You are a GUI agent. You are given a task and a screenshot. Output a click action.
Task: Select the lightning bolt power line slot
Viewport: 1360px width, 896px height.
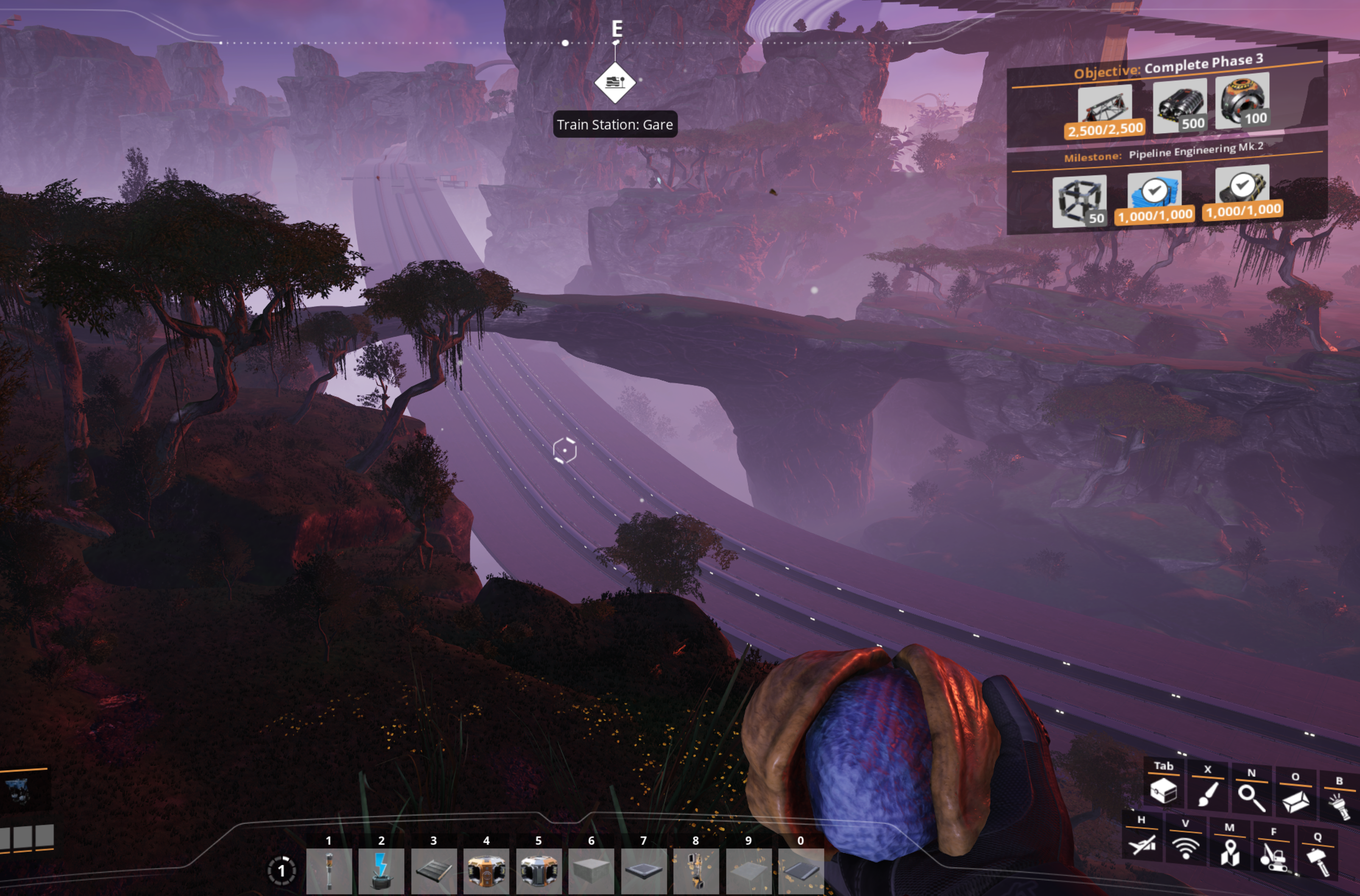(x=381, y=870)
